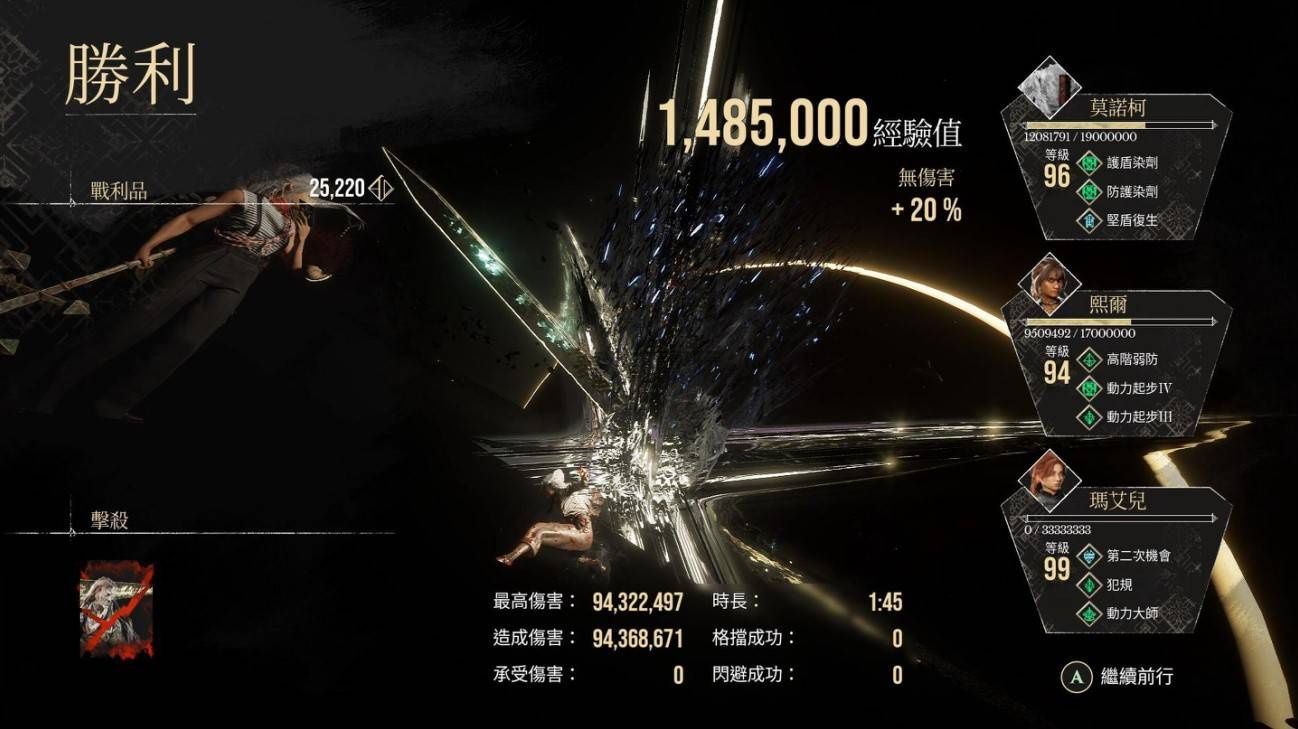Click the 動力起步IV skill icon

[1090, 388]
